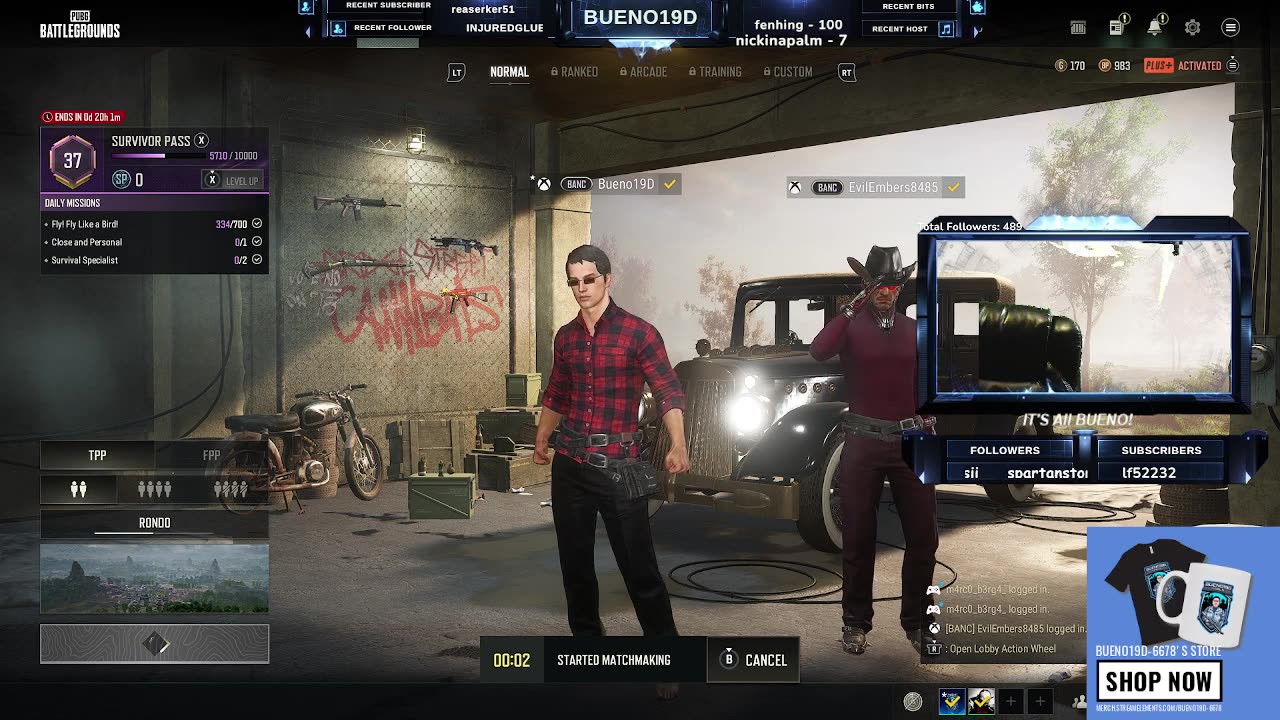1280x720 pixels.
Task: Select the EvilEmbers8485 player nameplate
Action: (x=880, y=187)
